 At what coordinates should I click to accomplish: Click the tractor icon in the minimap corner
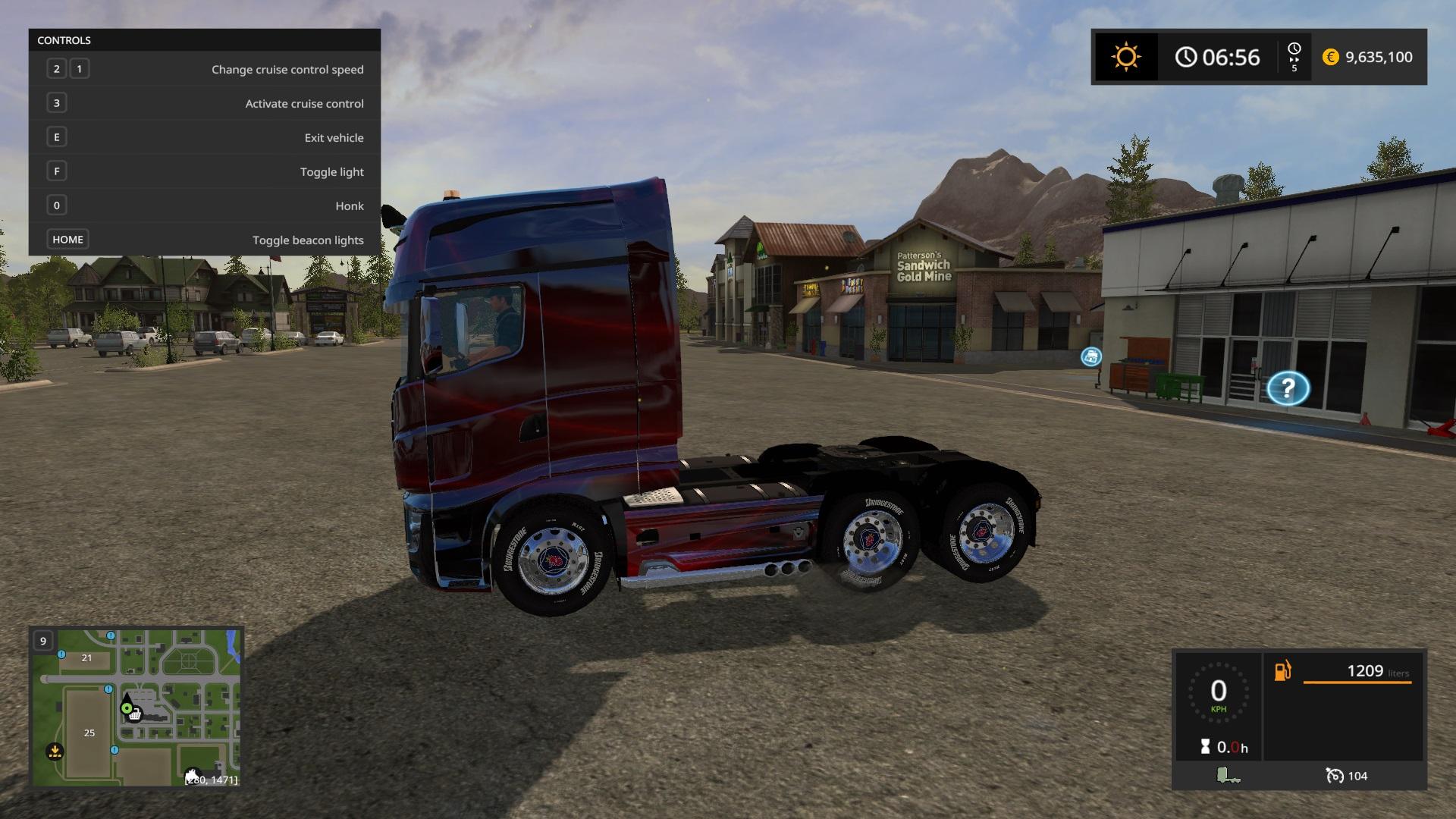click(x=193, y=775)
